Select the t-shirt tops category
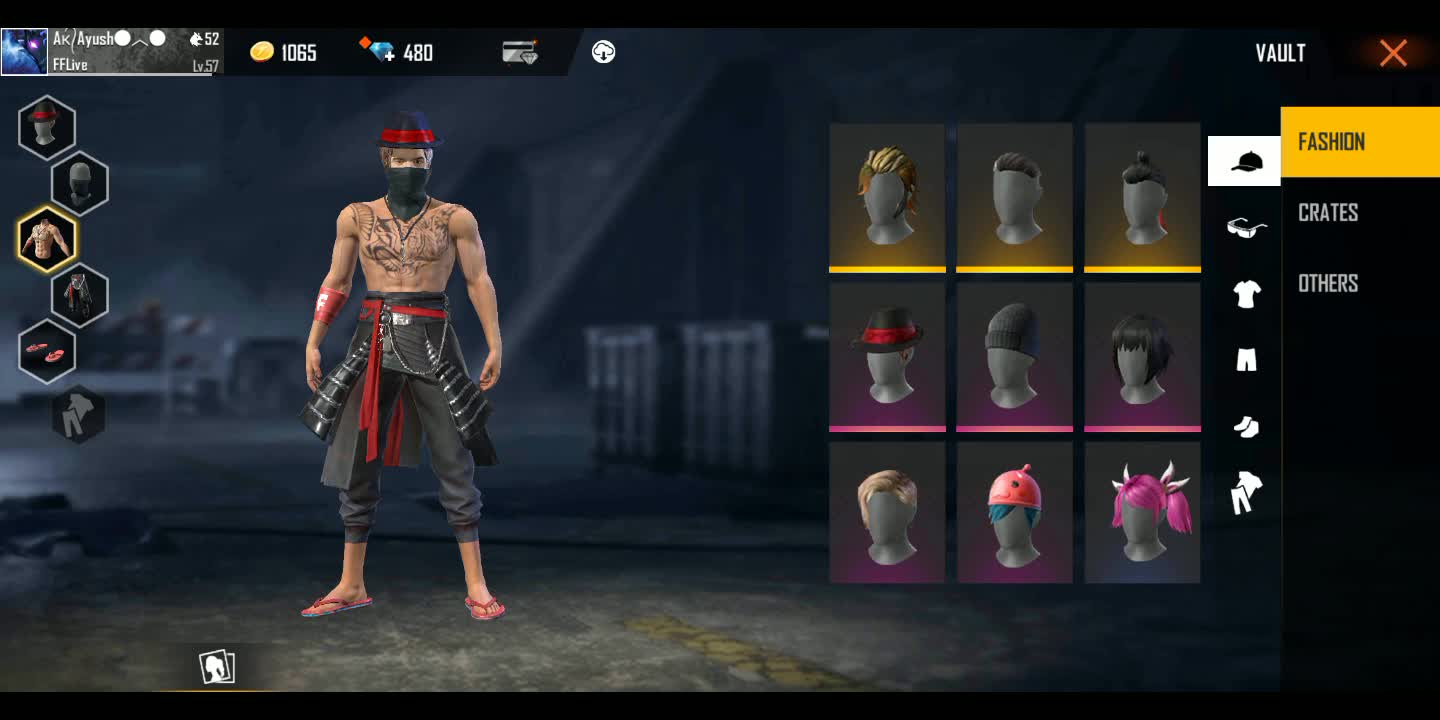 [1246, 294]
